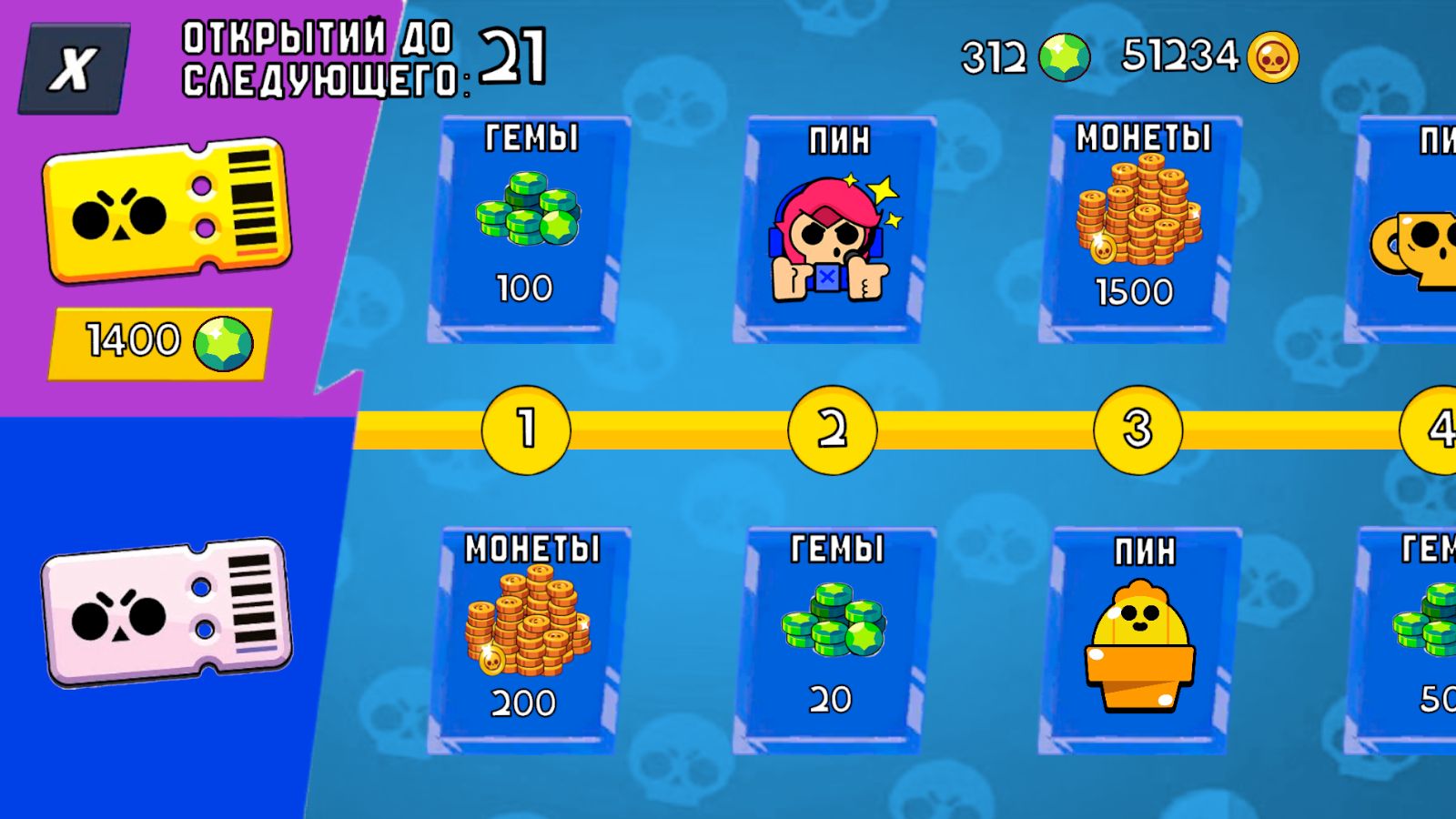Viewport: 1456px width, 819px height.
Task: Tap milestone marker number 3
Action: coord(1137,430)
